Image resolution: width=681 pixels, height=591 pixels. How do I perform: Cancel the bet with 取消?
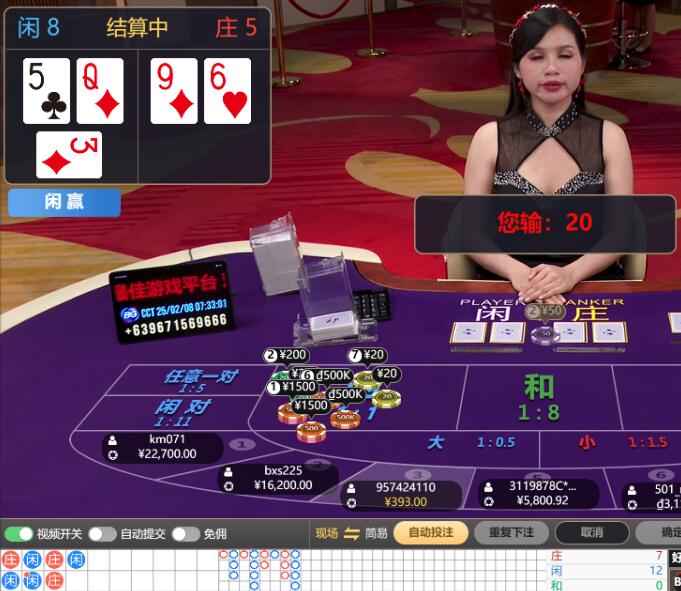pyautogui.click(x=591, y=533)
